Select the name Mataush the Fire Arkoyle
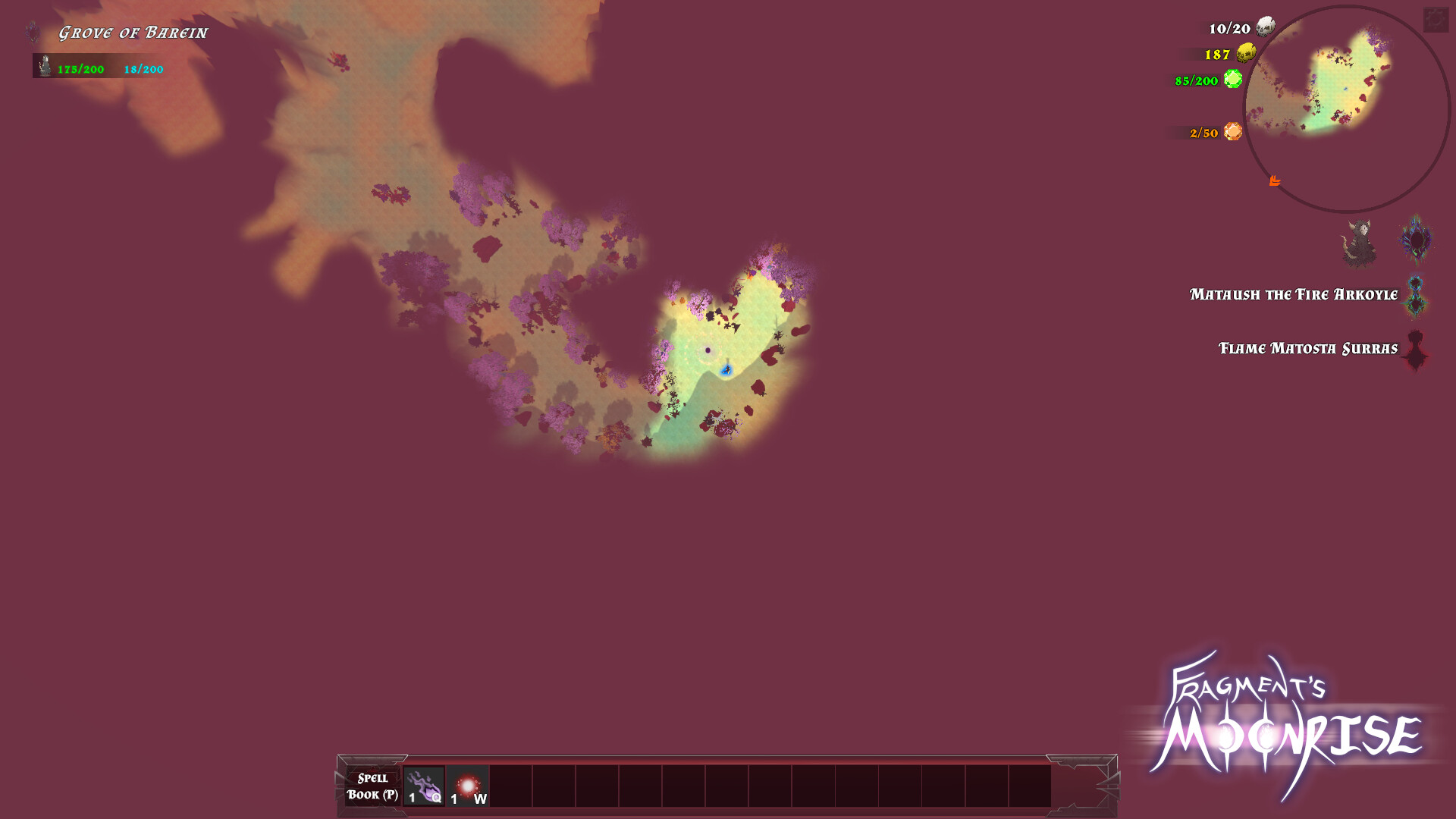Viewport: 1456px width, 819px height. click(x=1293, y=294)
